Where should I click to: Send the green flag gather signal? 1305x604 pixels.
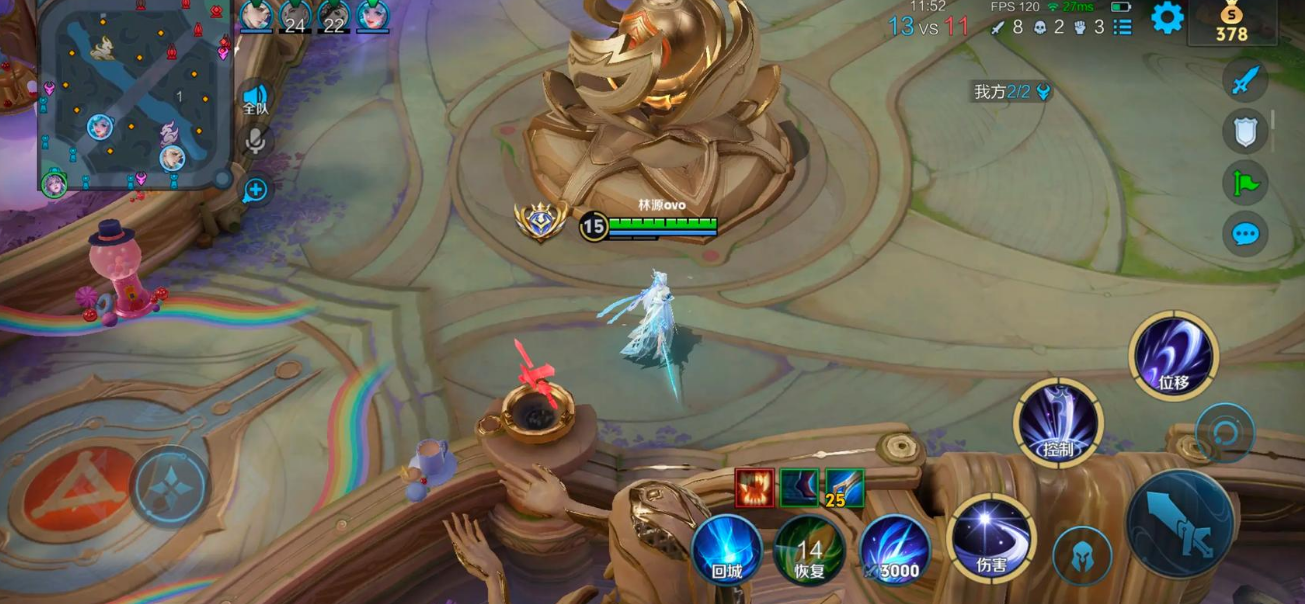tap(1245, 182)
